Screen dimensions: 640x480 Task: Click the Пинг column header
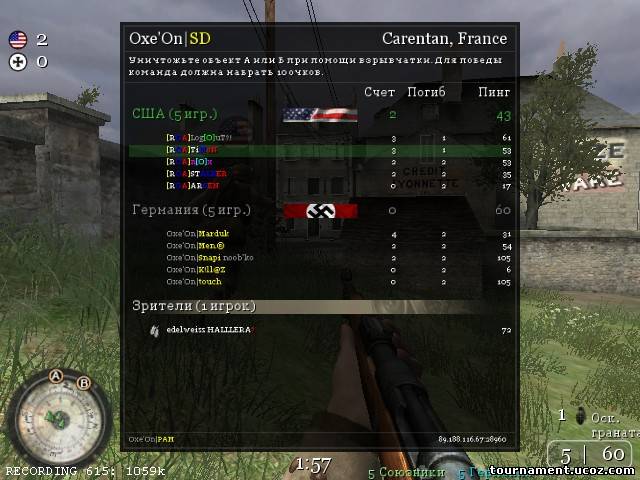[494, 93]
